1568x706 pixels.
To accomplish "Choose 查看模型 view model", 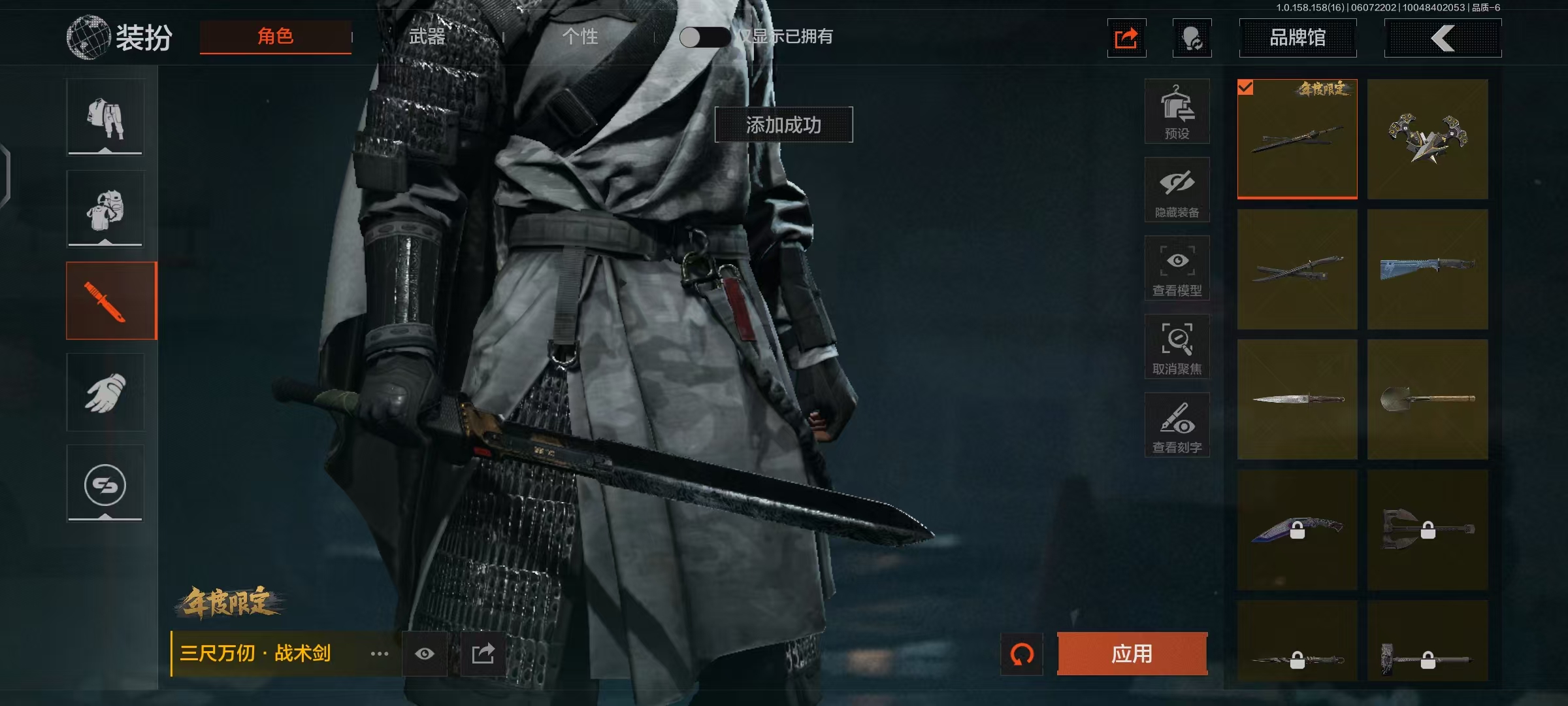I will click(x=1177, y=269).
